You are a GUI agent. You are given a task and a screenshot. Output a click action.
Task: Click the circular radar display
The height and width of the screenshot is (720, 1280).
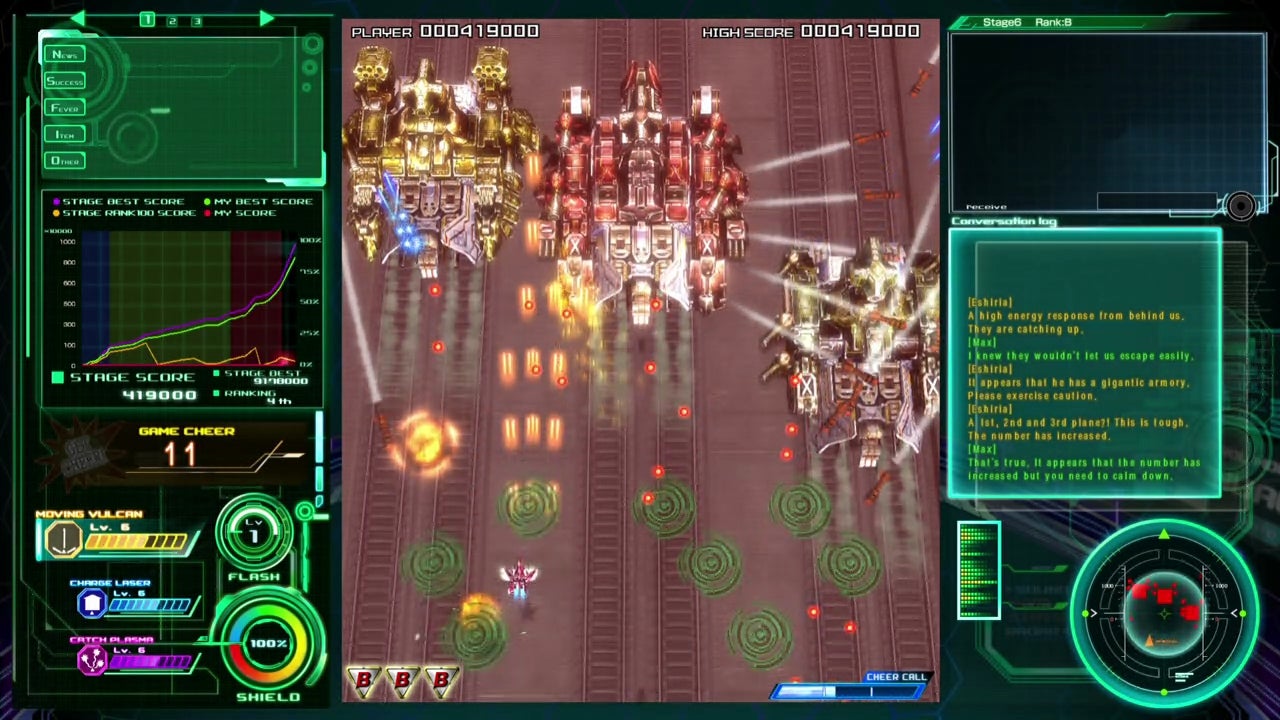pos(1164,611)
